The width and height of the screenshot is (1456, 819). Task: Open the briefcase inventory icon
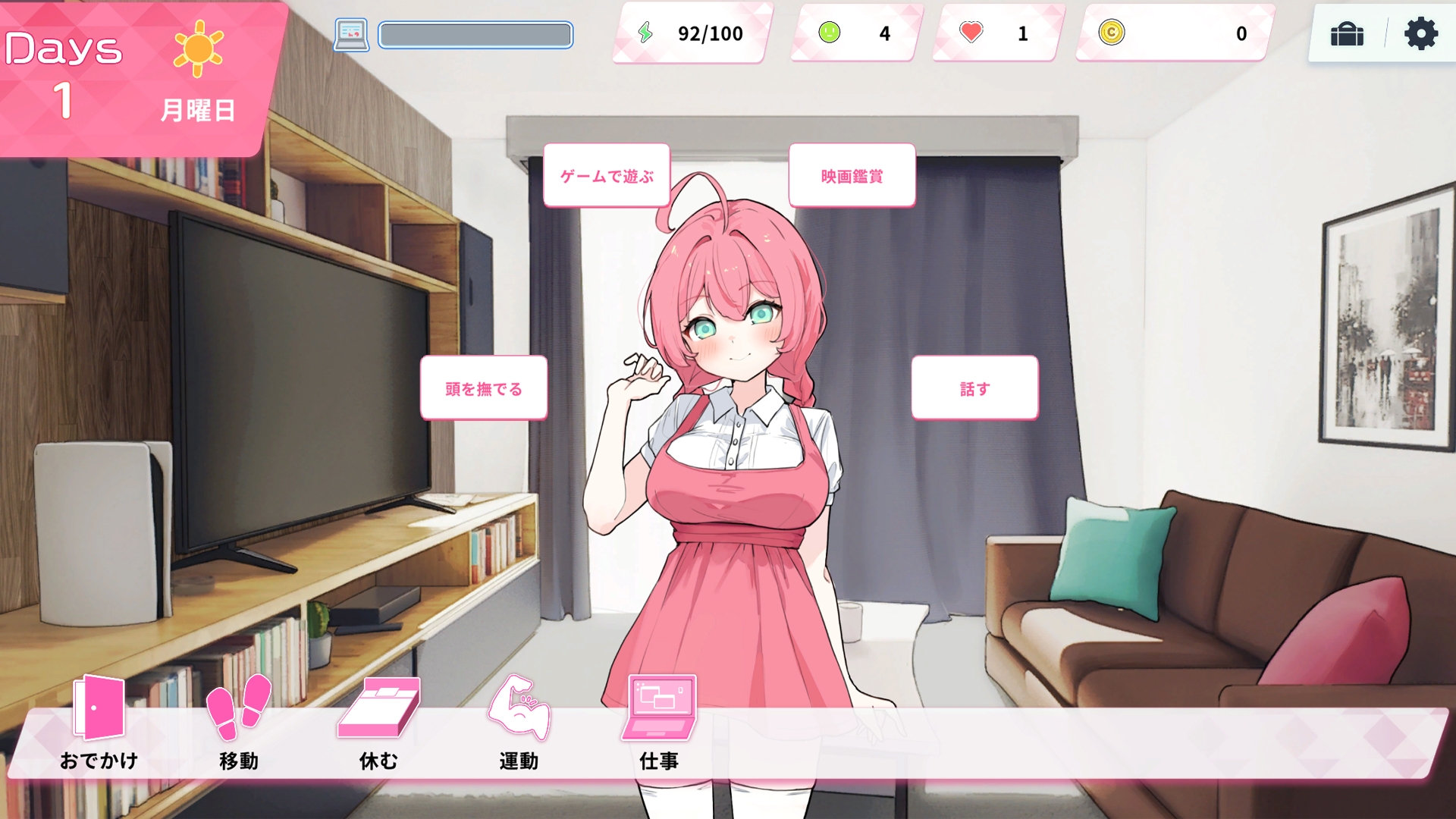(1348, 33)
